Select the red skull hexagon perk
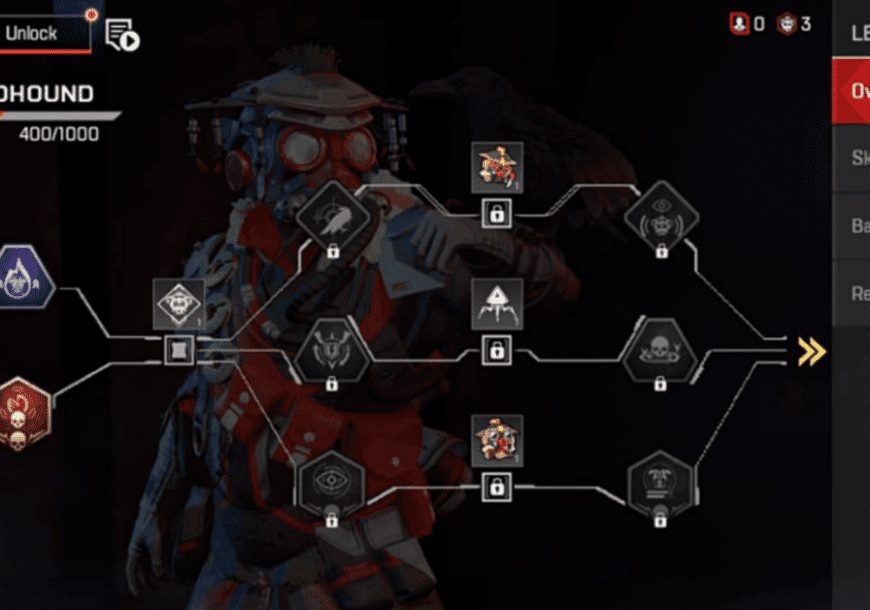Viewport: 870px width, 610px height. click(x=22, y=414)
